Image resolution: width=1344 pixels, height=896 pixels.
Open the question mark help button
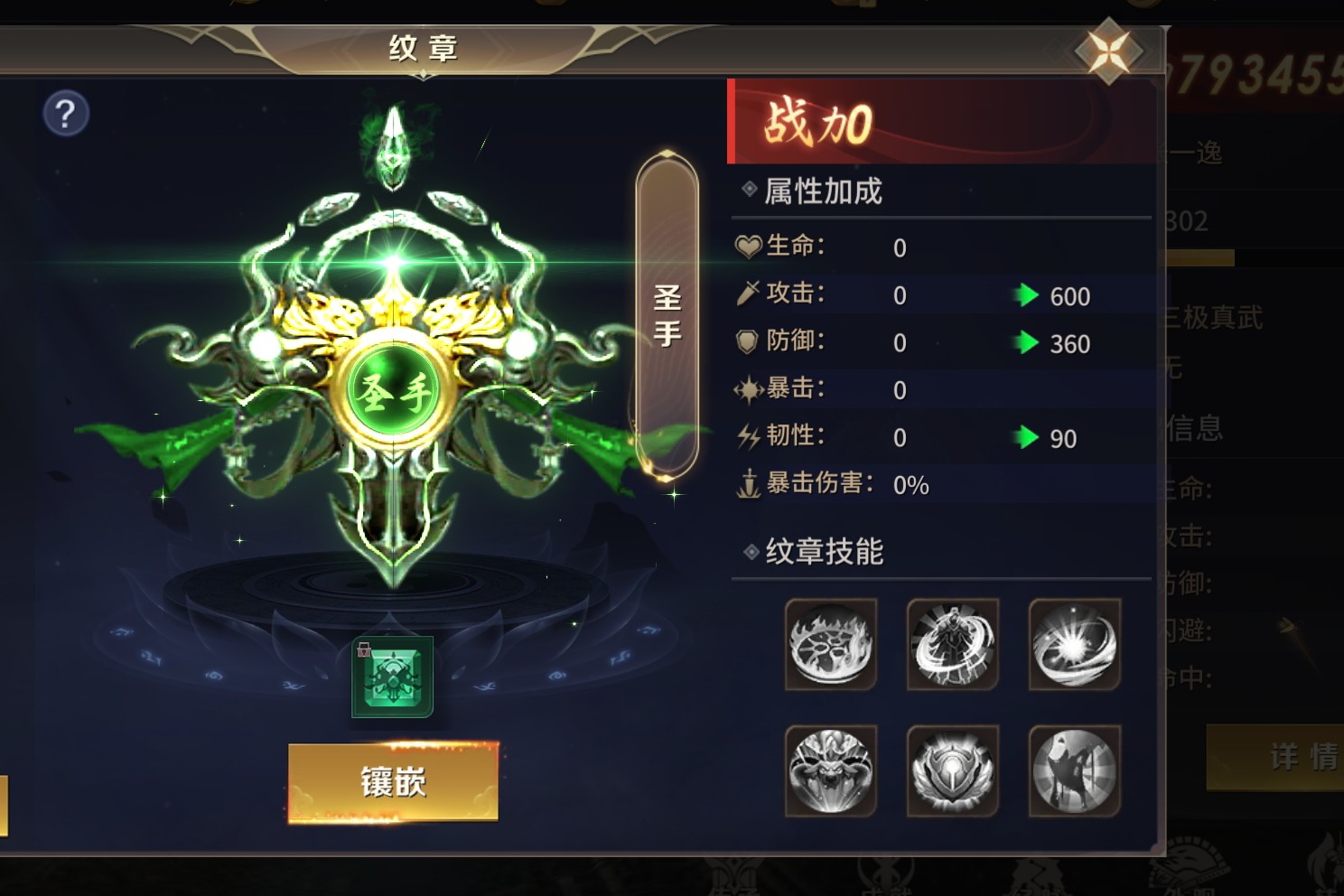pos(66,114)
